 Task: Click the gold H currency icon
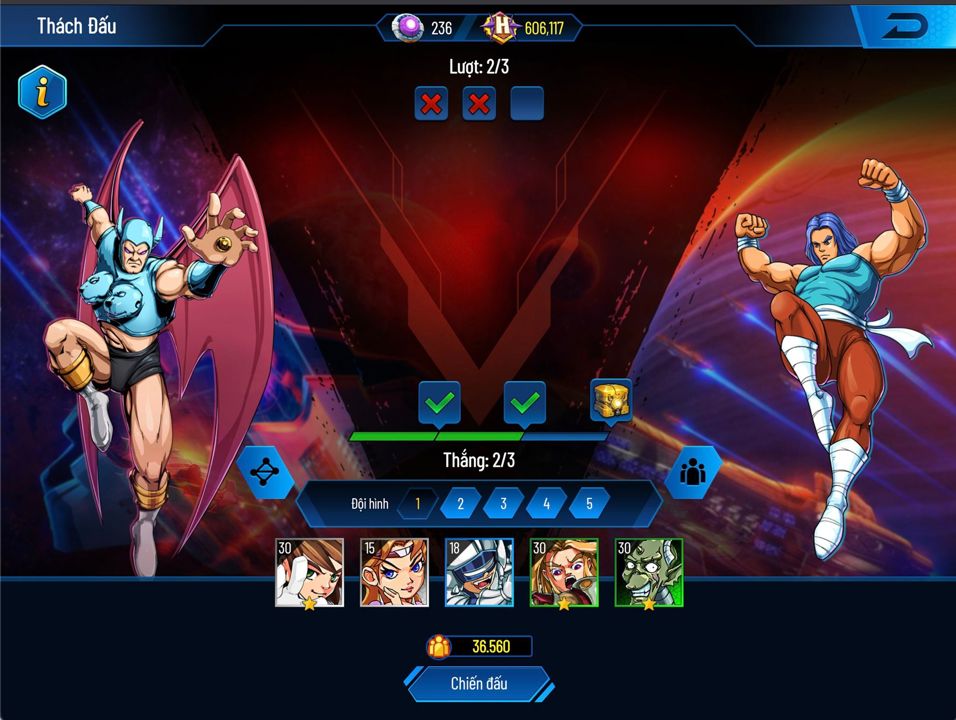coord(499,27)
